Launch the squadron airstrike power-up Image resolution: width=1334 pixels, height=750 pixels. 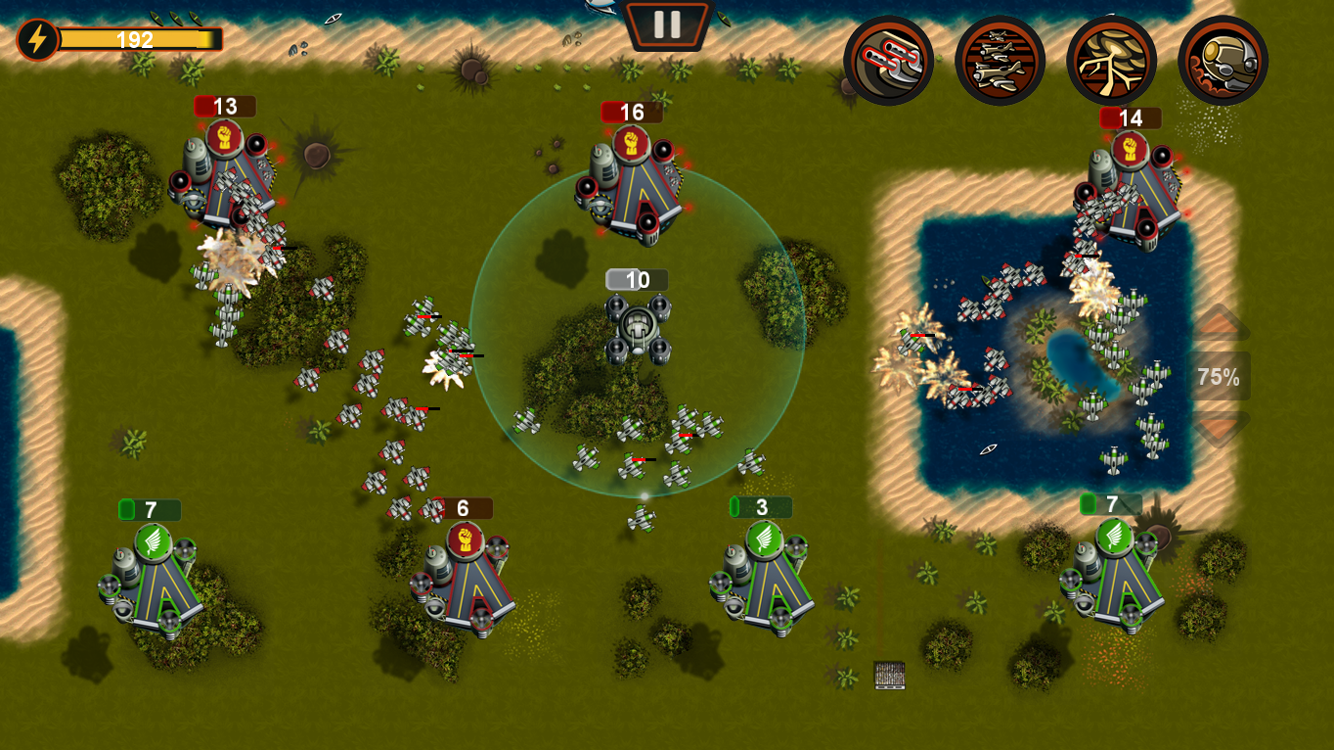(x=1002, y=60)
